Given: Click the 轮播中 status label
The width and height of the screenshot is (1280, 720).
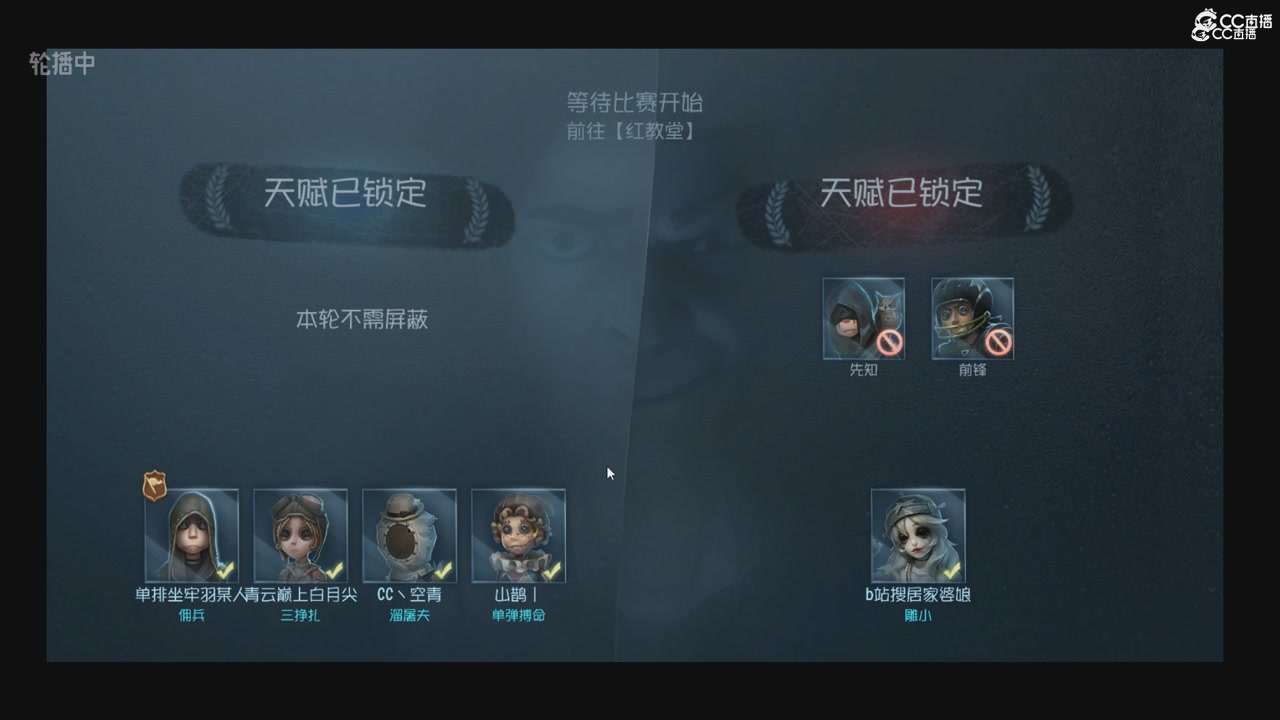Looking at the screenshot, I should click(62, 64).
